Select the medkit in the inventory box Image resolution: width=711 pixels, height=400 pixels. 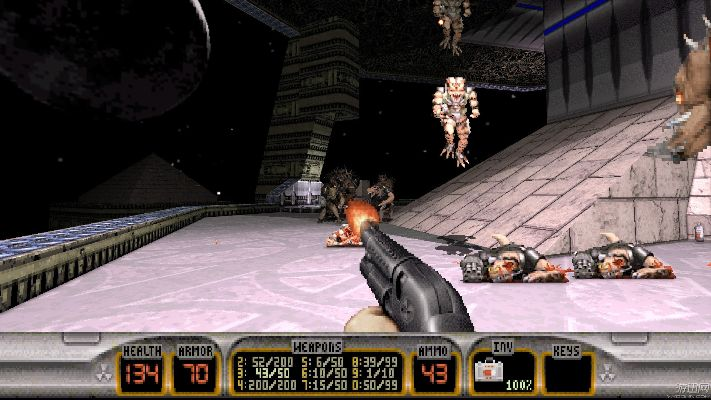tap(491, 372)
